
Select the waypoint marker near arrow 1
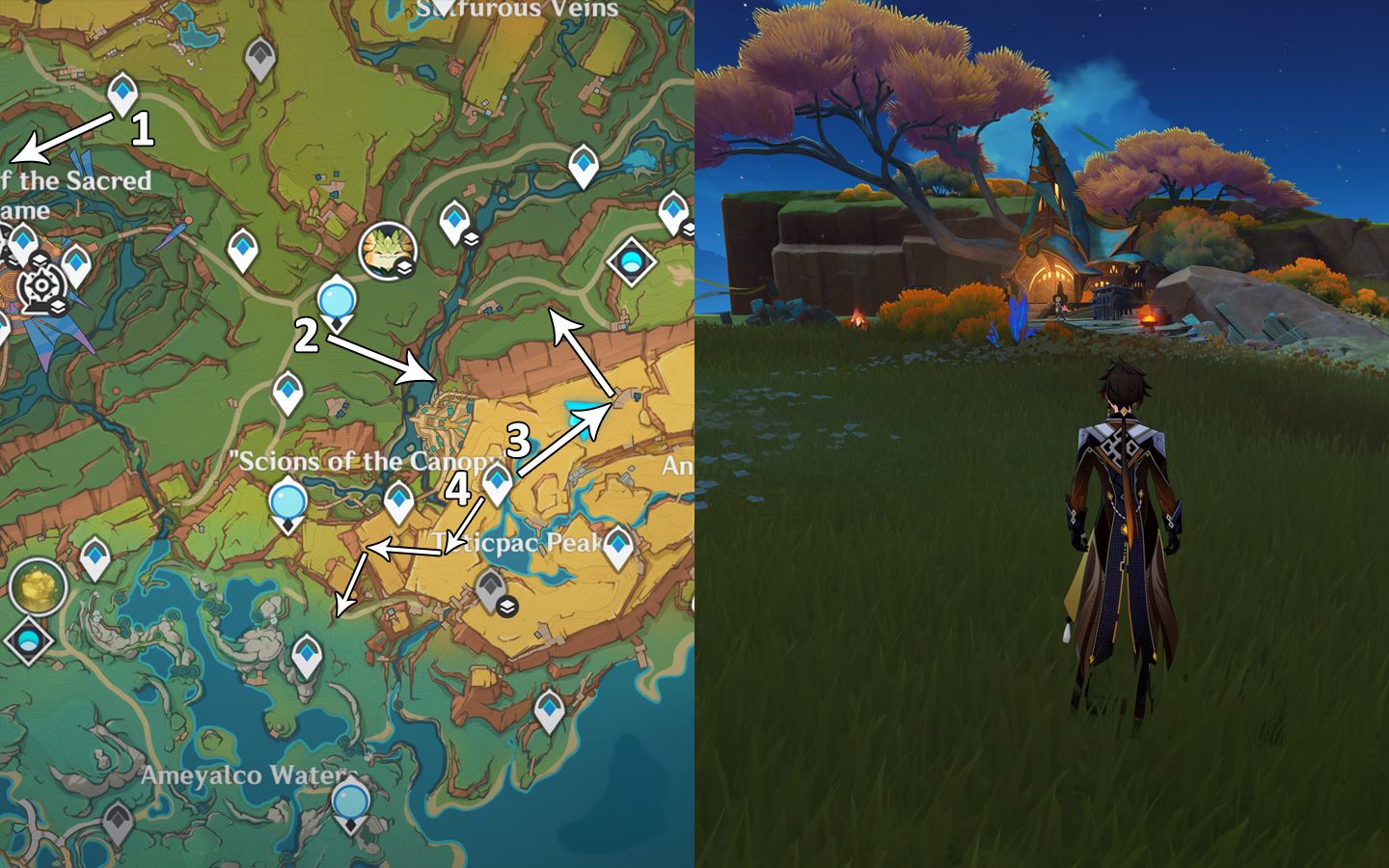(x=122, y=94)
